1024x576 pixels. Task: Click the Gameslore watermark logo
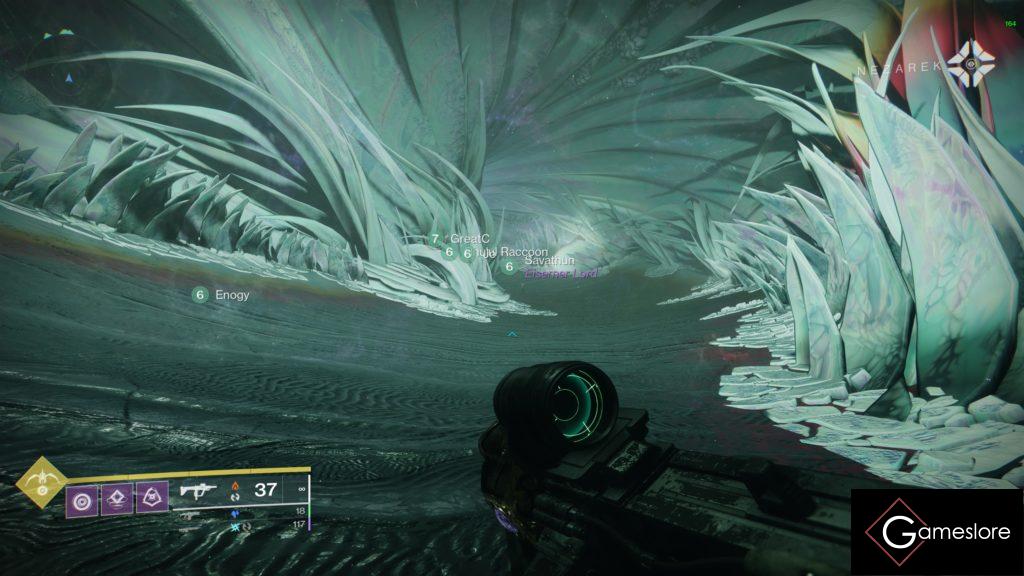[936, 531]
